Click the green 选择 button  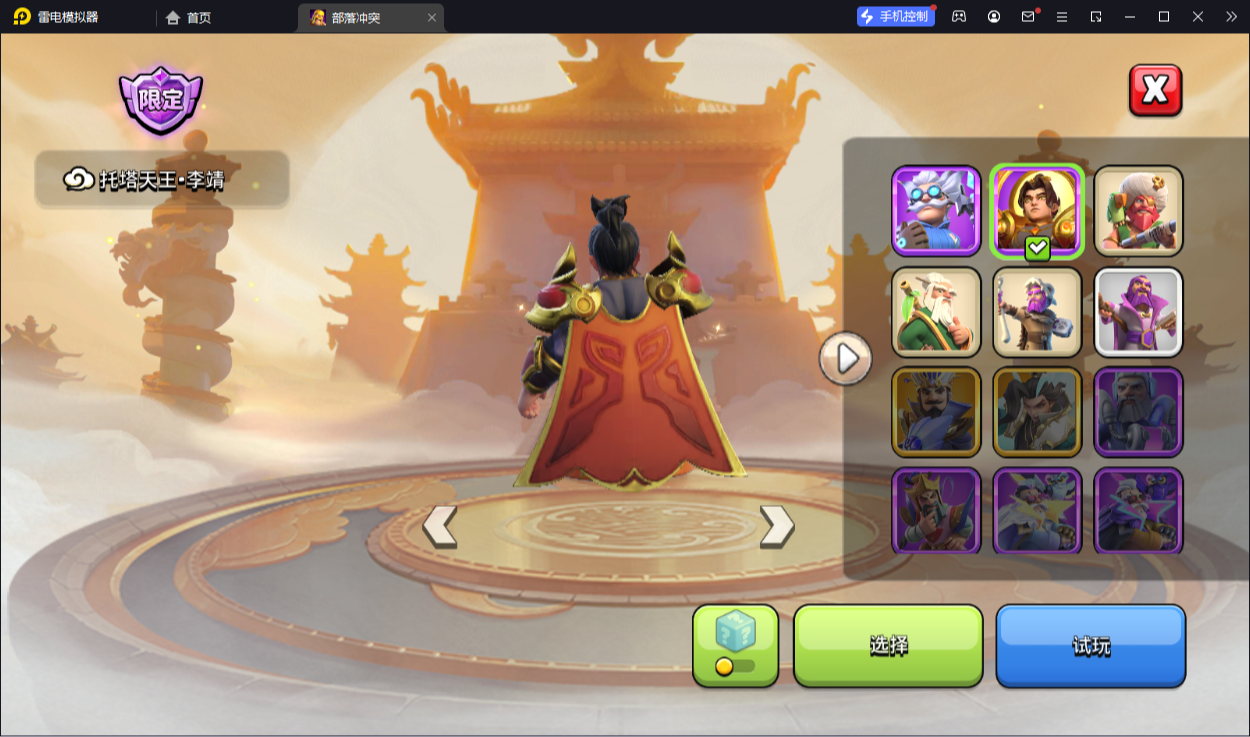[888, 645]
